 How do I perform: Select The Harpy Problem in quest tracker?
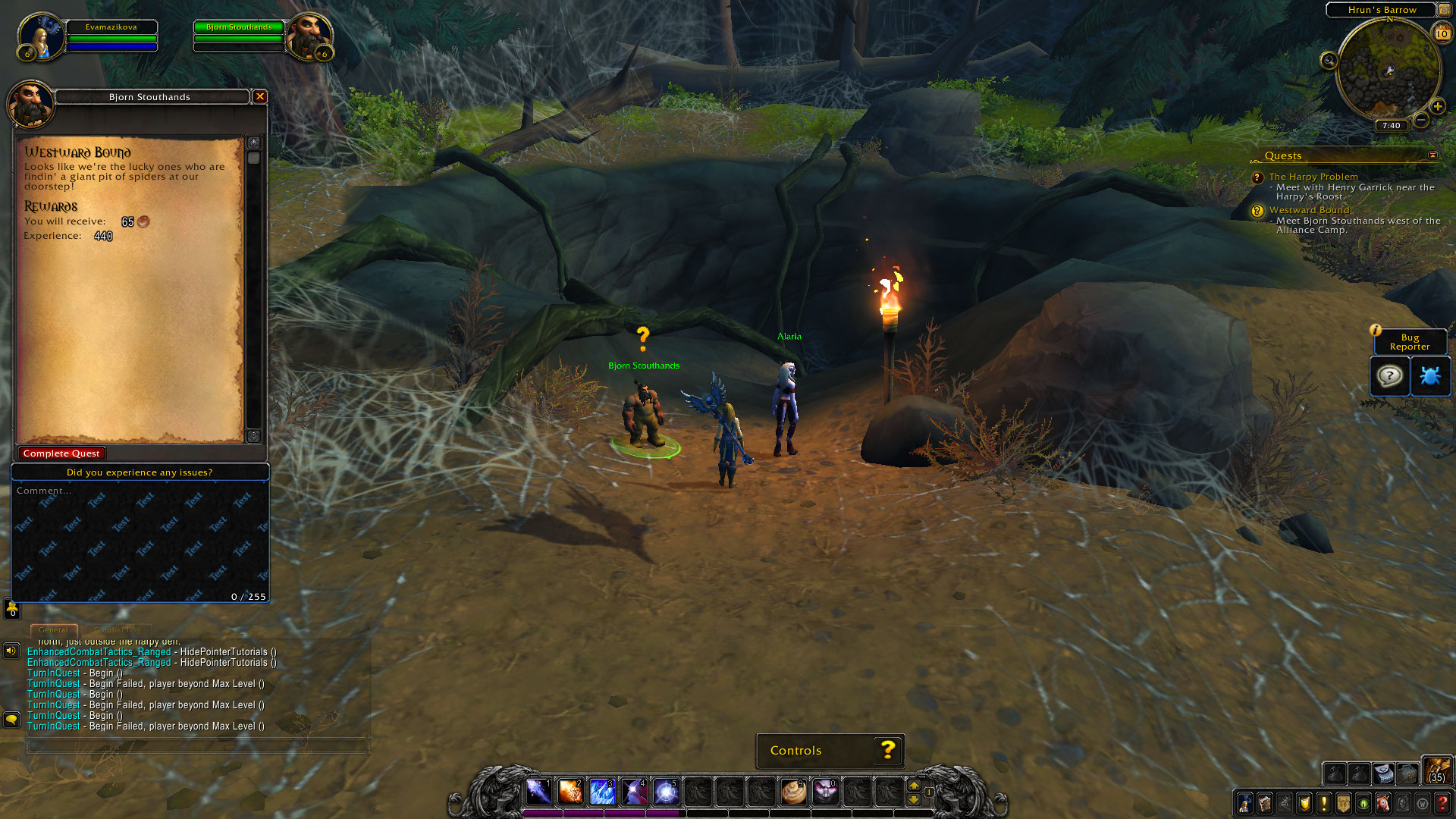tap(1313, 177)
